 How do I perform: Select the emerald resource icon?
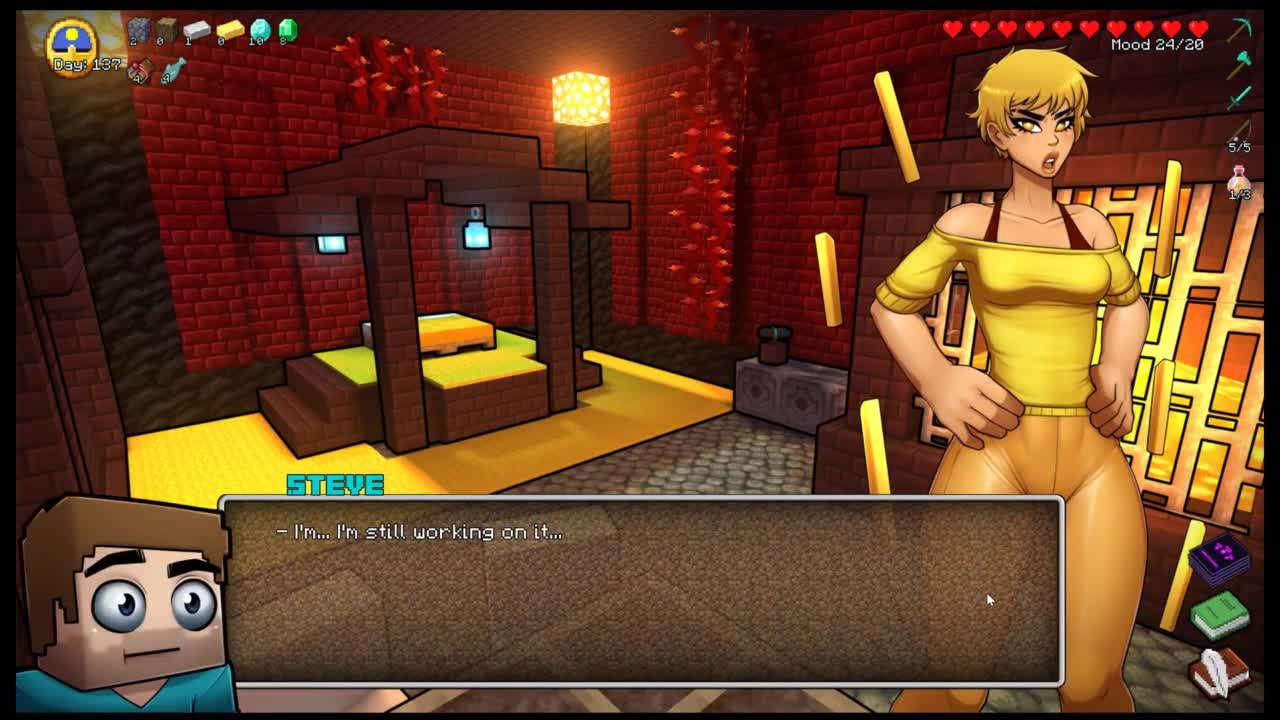click(x=288, y=30)
